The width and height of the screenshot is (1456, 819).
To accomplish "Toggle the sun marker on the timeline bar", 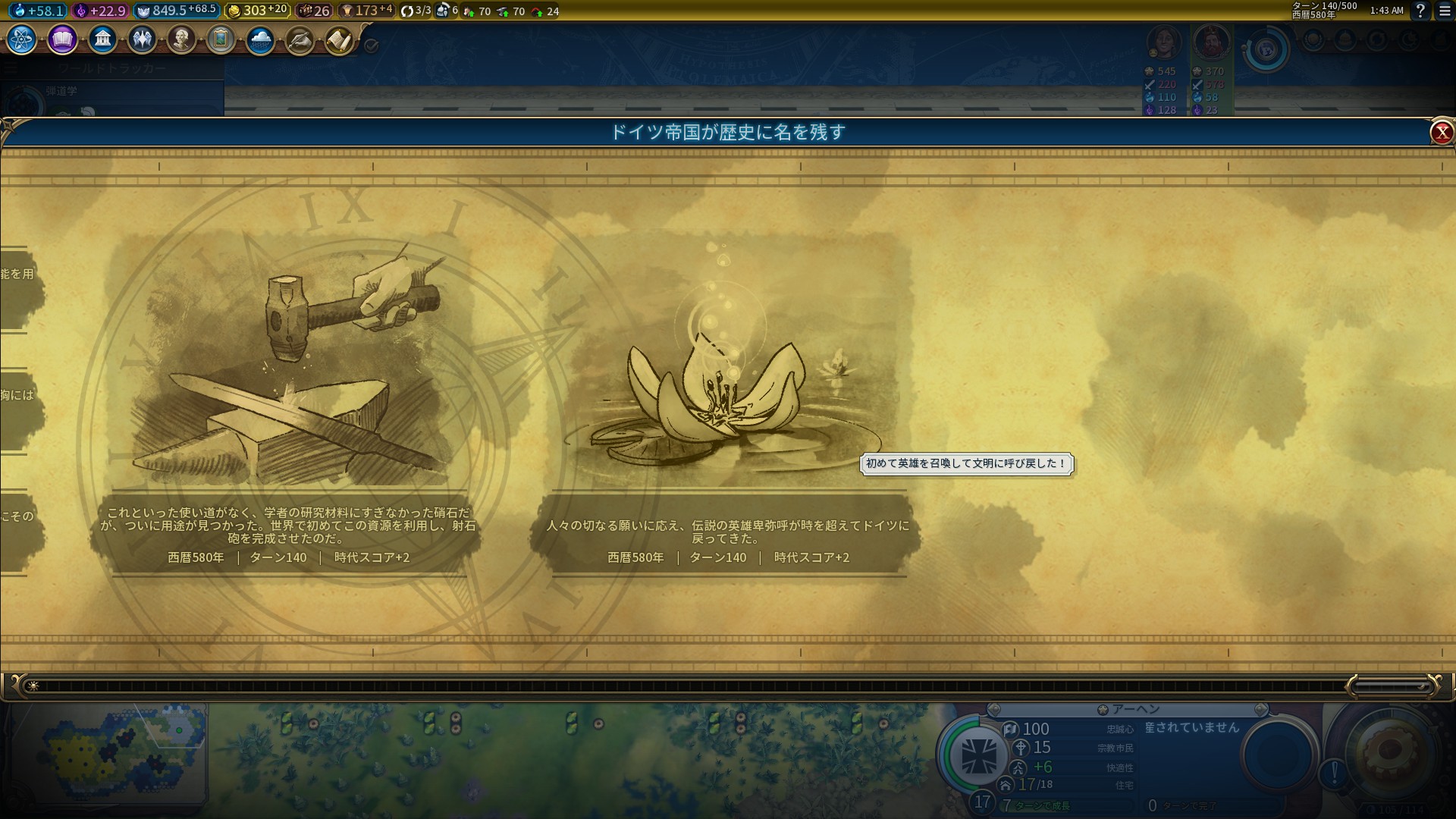I will 33,685.
